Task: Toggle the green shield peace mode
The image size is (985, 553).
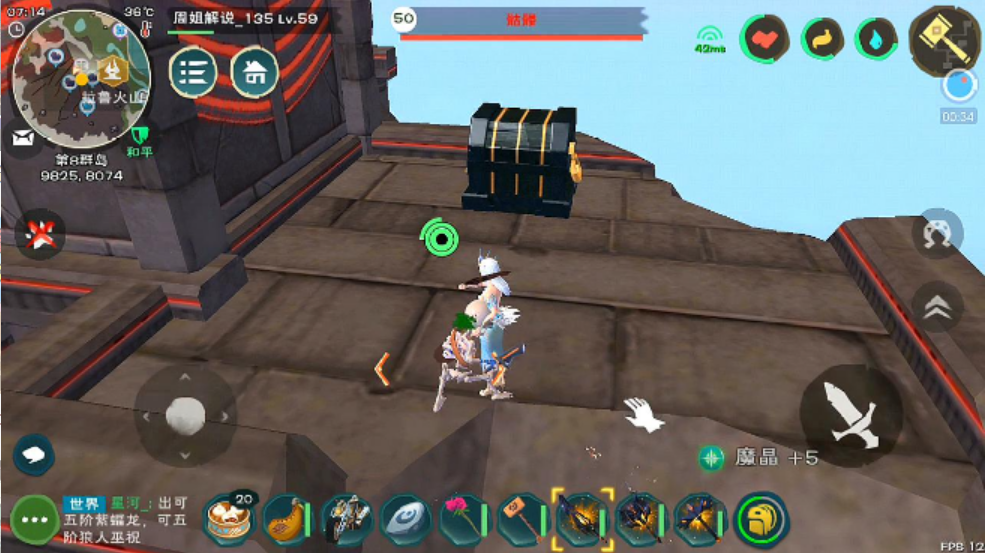Action: point(139,136)
